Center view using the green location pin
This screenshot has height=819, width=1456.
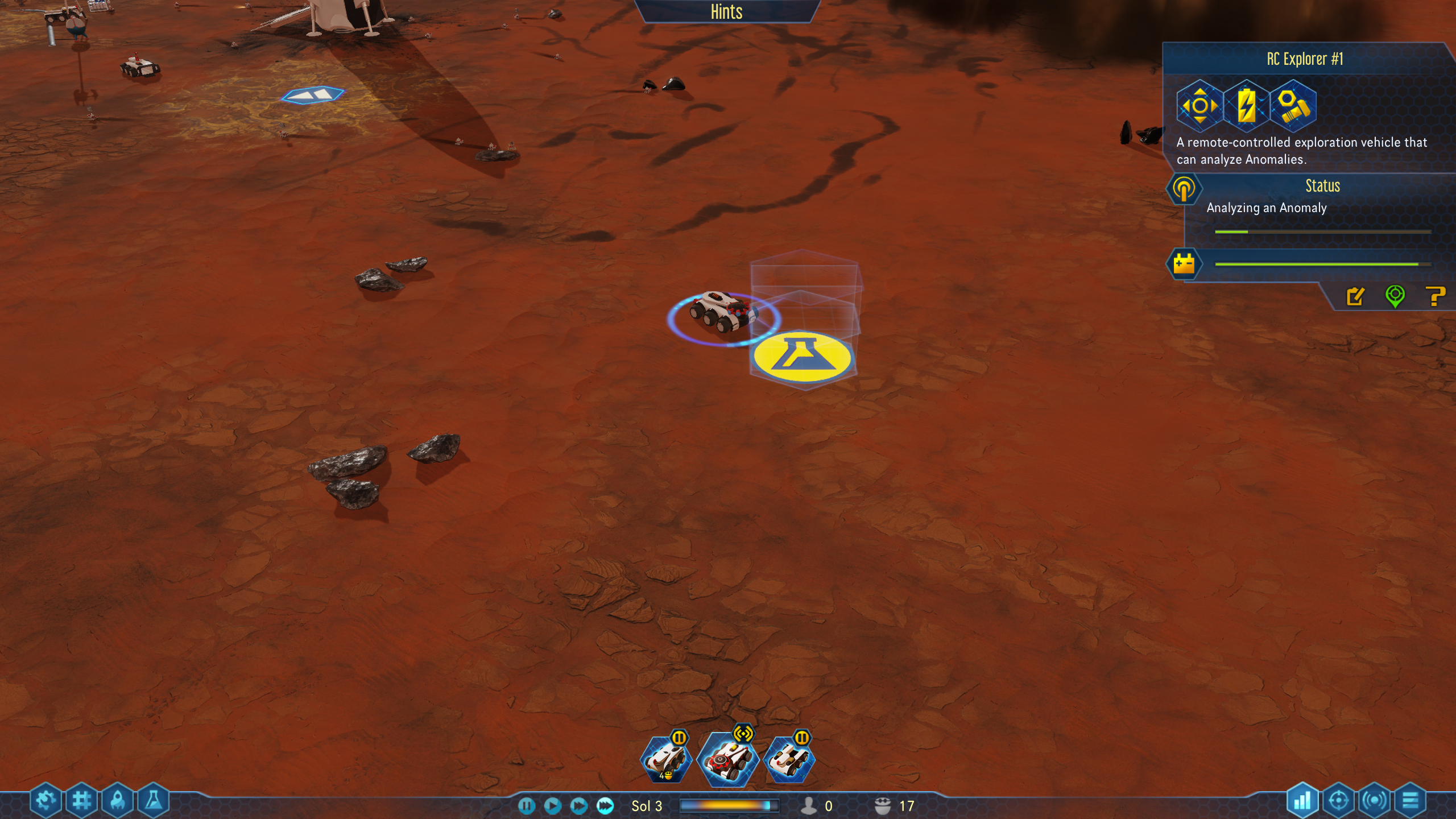click(x=1395, y=296)
